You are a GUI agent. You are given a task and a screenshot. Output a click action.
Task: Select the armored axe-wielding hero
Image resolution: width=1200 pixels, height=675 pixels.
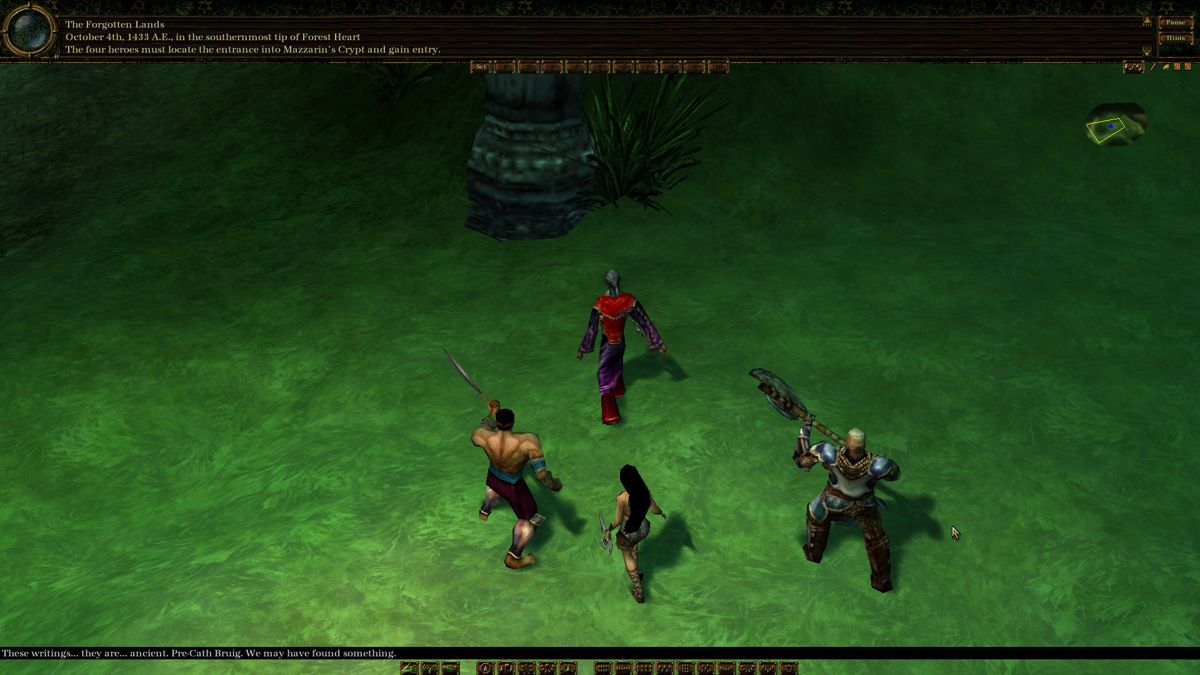(848, 500)
